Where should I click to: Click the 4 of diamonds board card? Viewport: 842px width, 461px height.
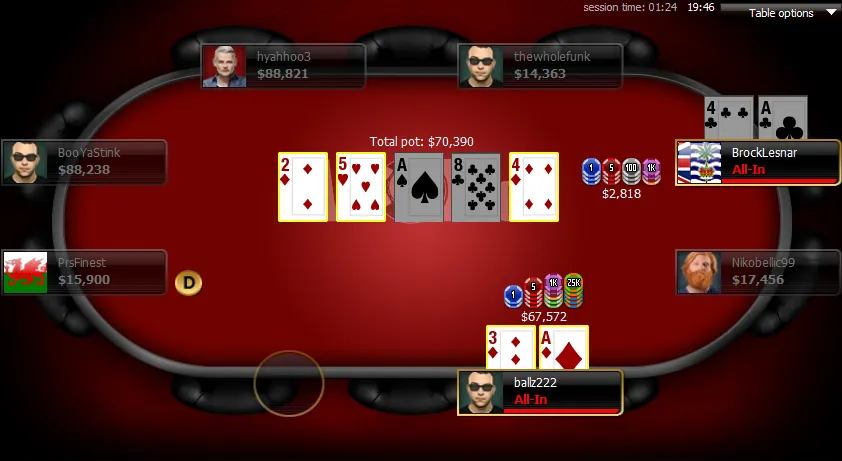click(x=534, y=187)
